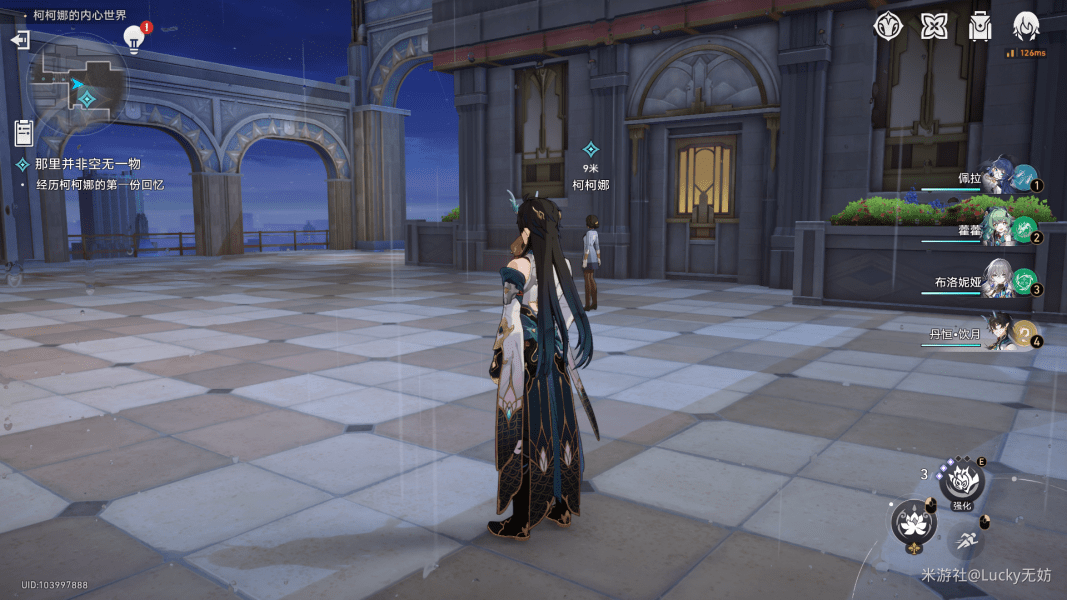
Task: Click the 柯柯娜 quest waypoint marker
Action: 590,149
